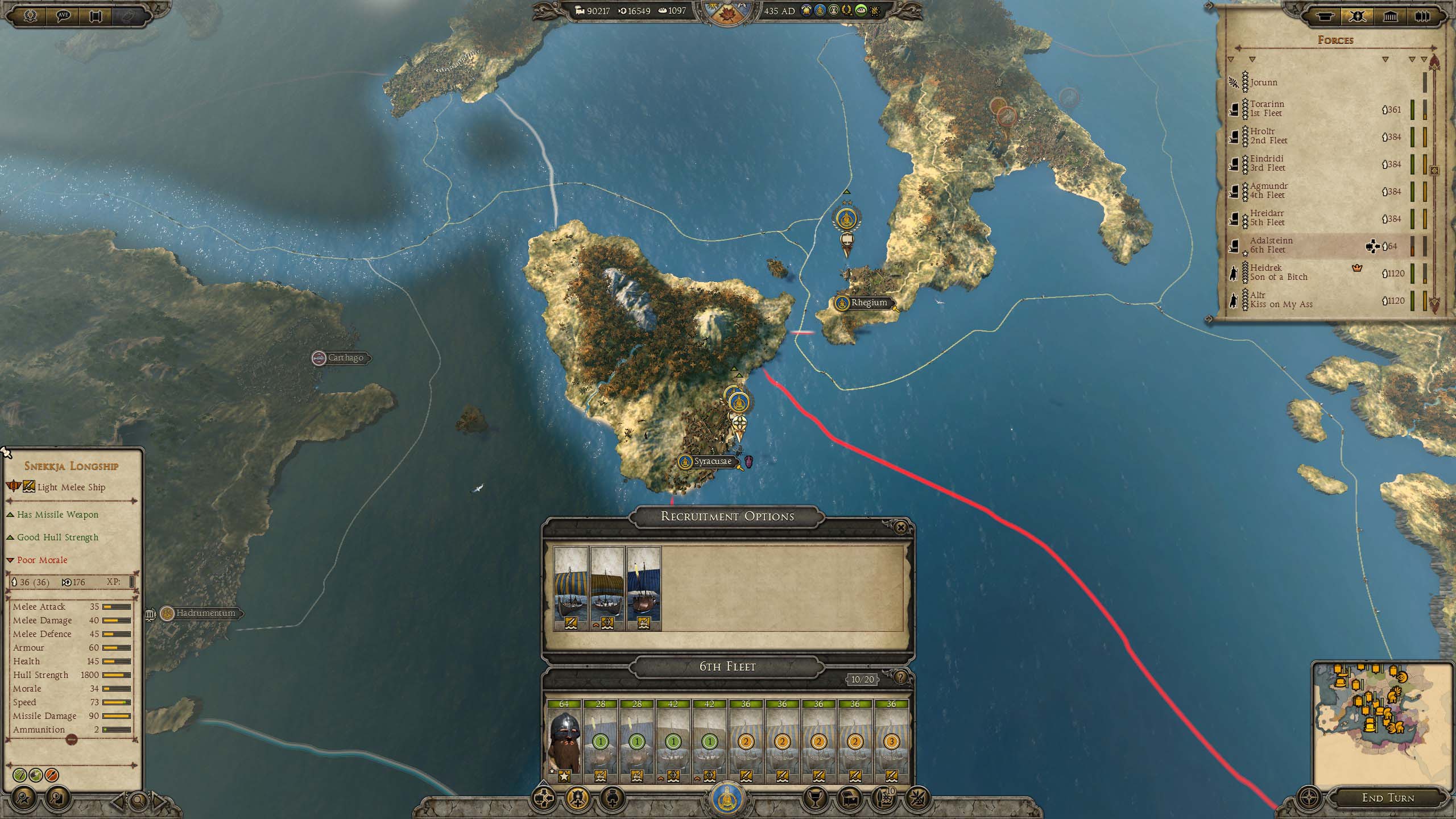Switch to the scroll-icon tab above Forces
This screenshot has height=819, width=1456.
tap(1325, 16)
